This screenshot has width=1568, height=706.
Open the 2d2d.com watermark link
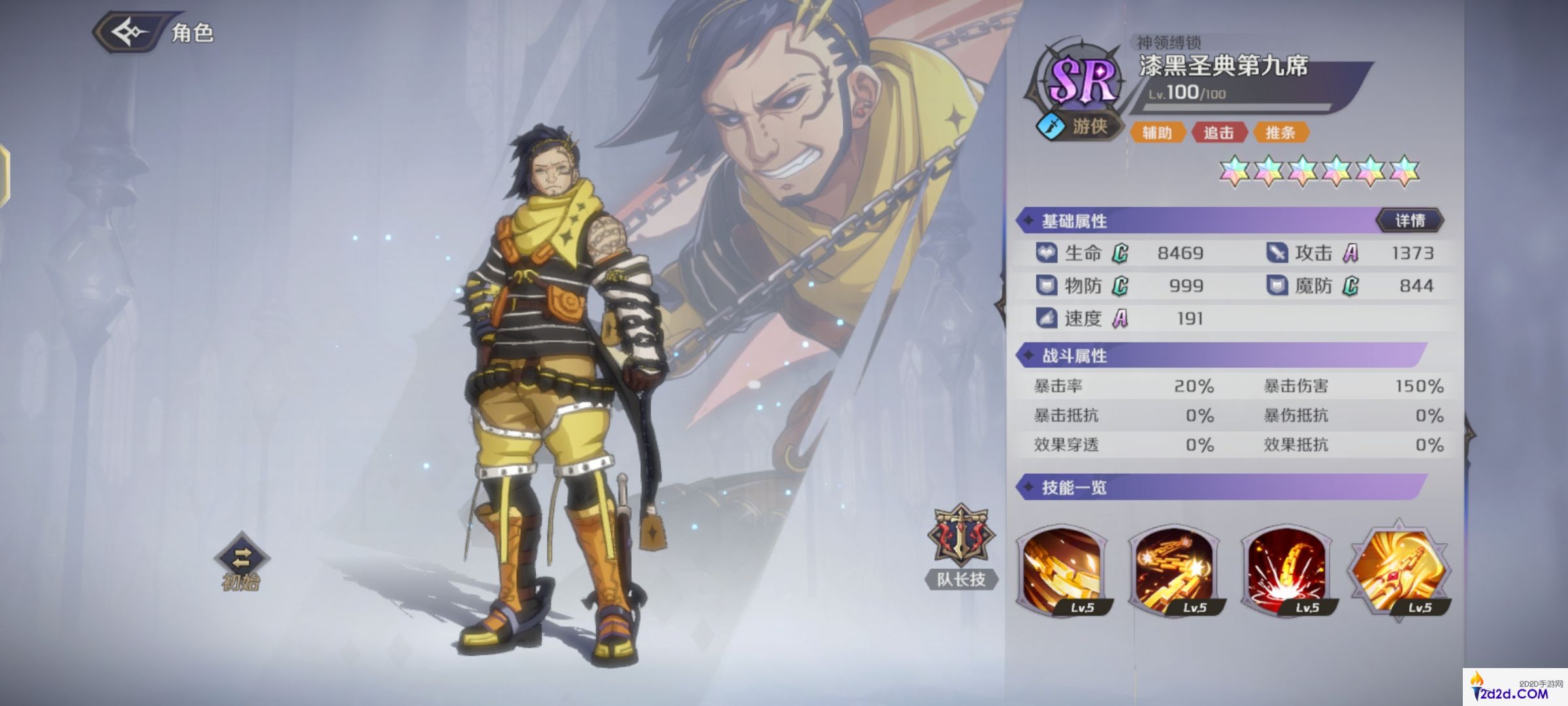[x=1514, y=688]
